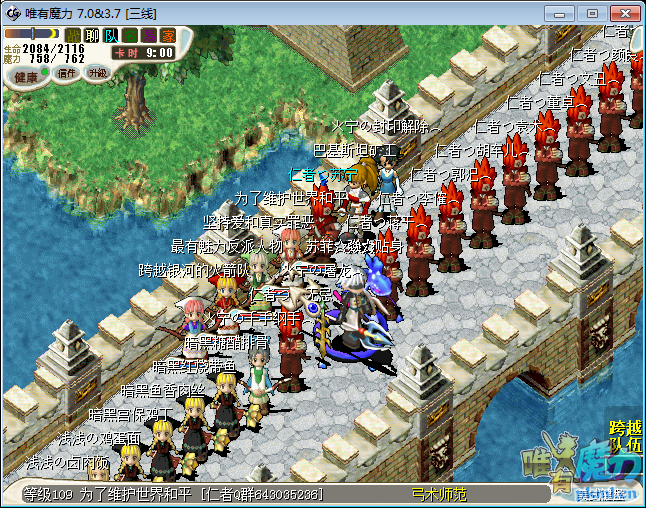The height and width of the screenshot is (508, 646).
Task: Click the 升級 level-up button
Action: [98, 73]
